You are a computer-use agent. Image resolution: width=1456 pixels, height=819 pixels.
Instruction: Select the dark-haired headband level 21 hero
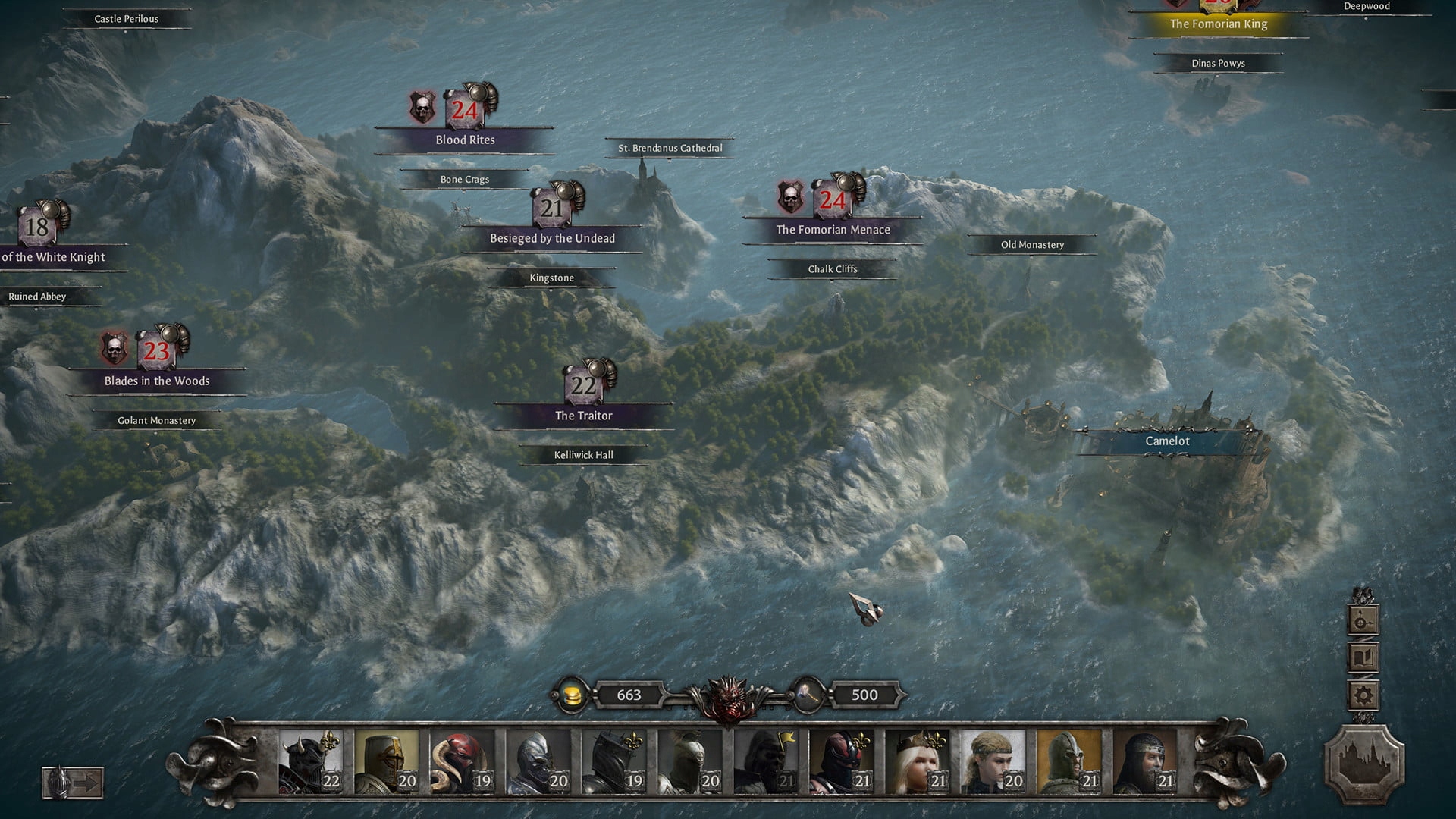click(x=1144, y=762)
